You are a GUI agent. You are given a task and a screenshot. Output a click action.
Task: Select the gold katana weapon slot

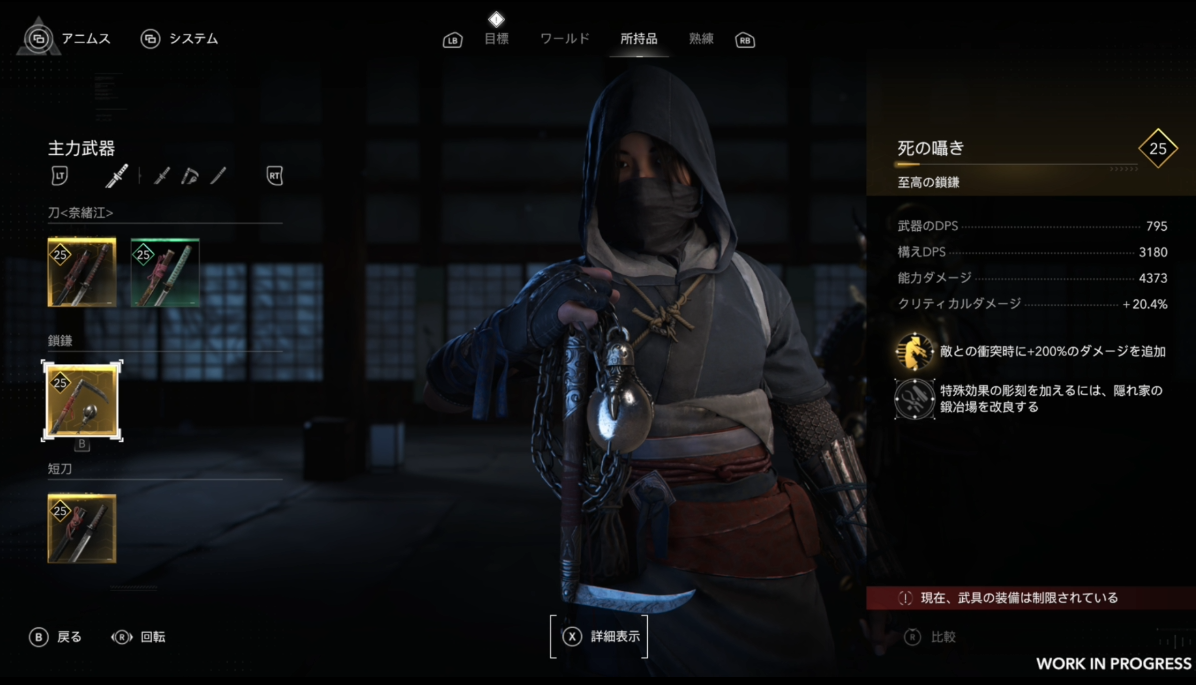pos(82,272)
